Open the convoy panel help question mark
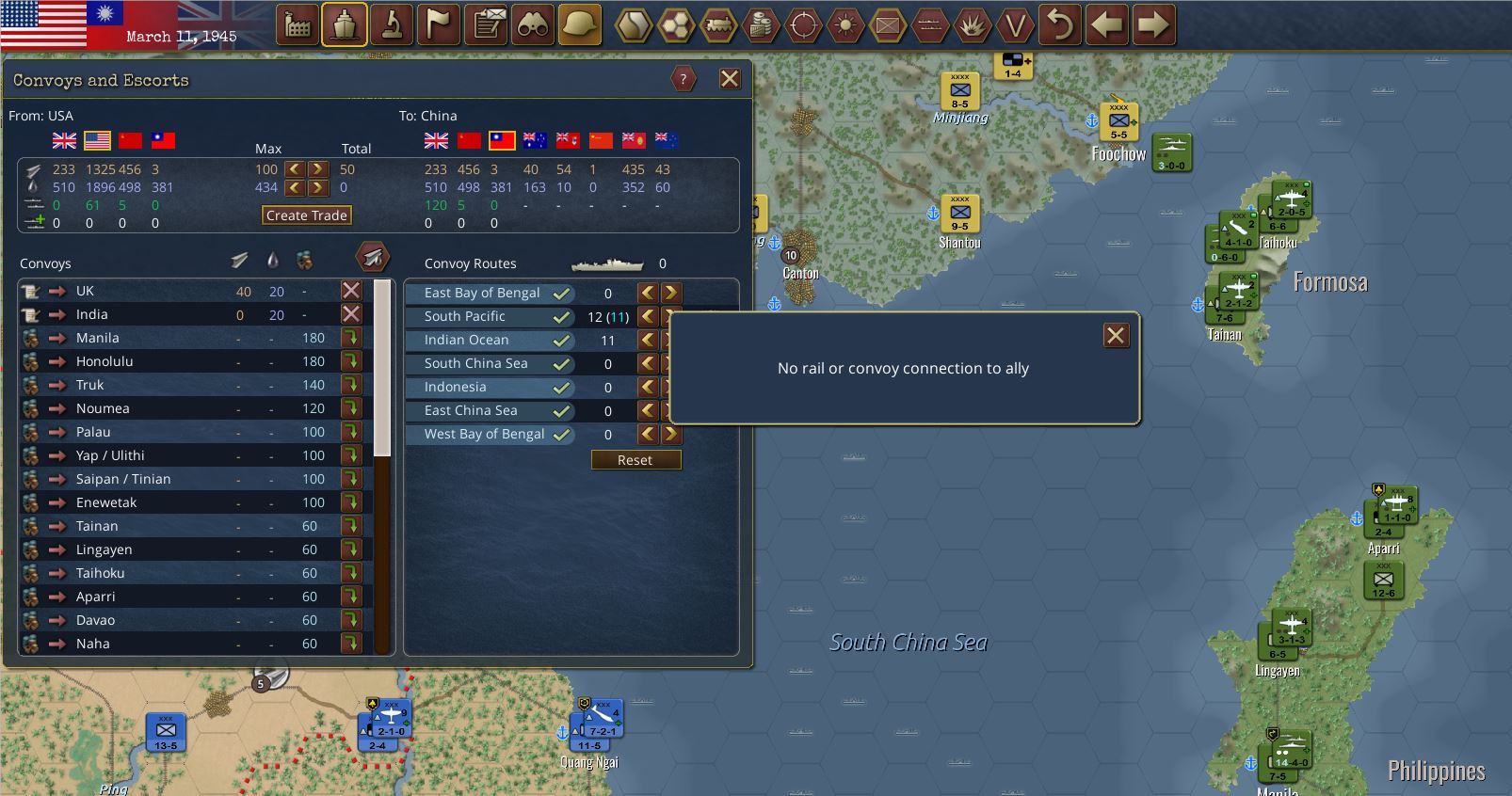This screenshot has height=796, width=1512. 684,79
